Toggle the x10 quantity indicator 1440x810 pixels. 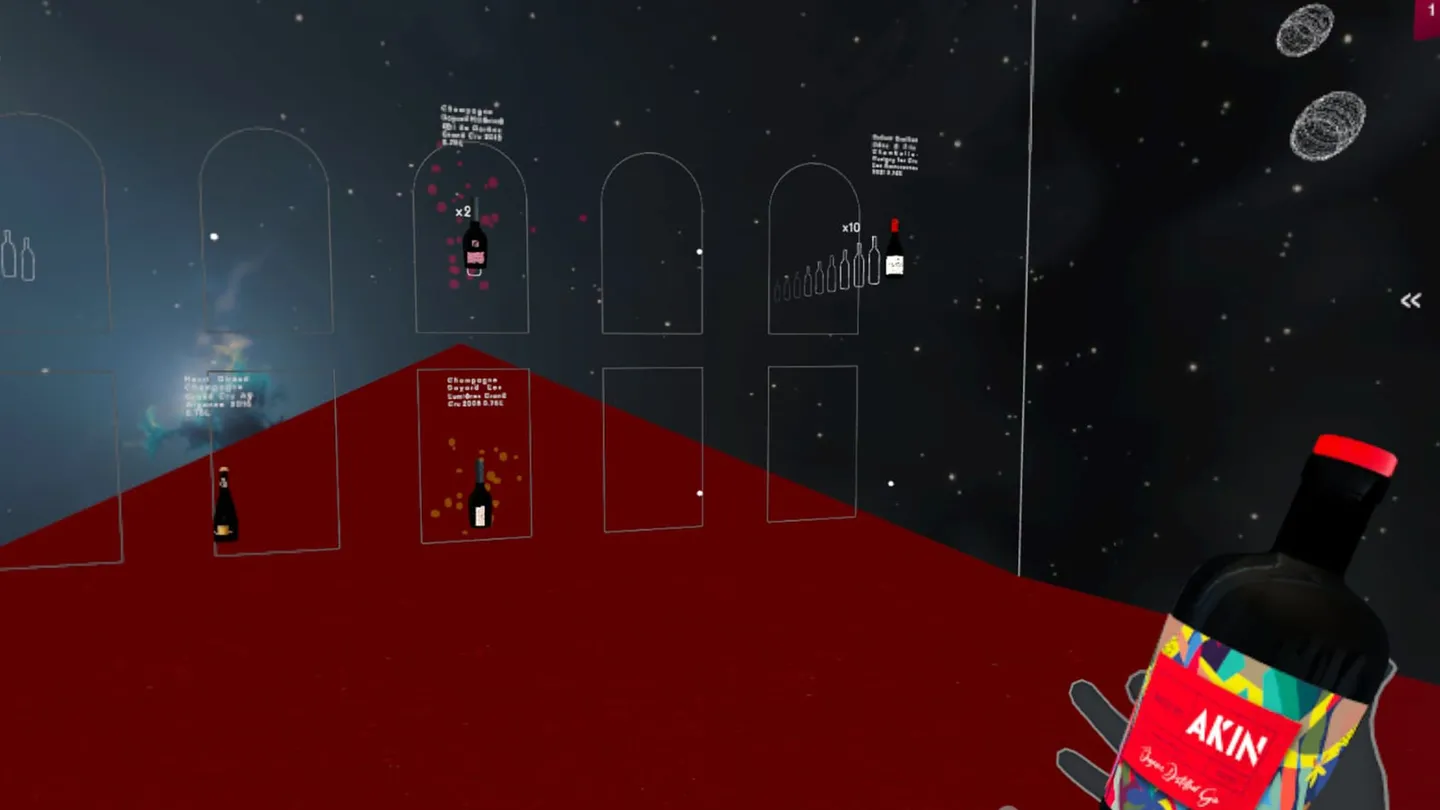pyautogui.click(x=850, y=228)
